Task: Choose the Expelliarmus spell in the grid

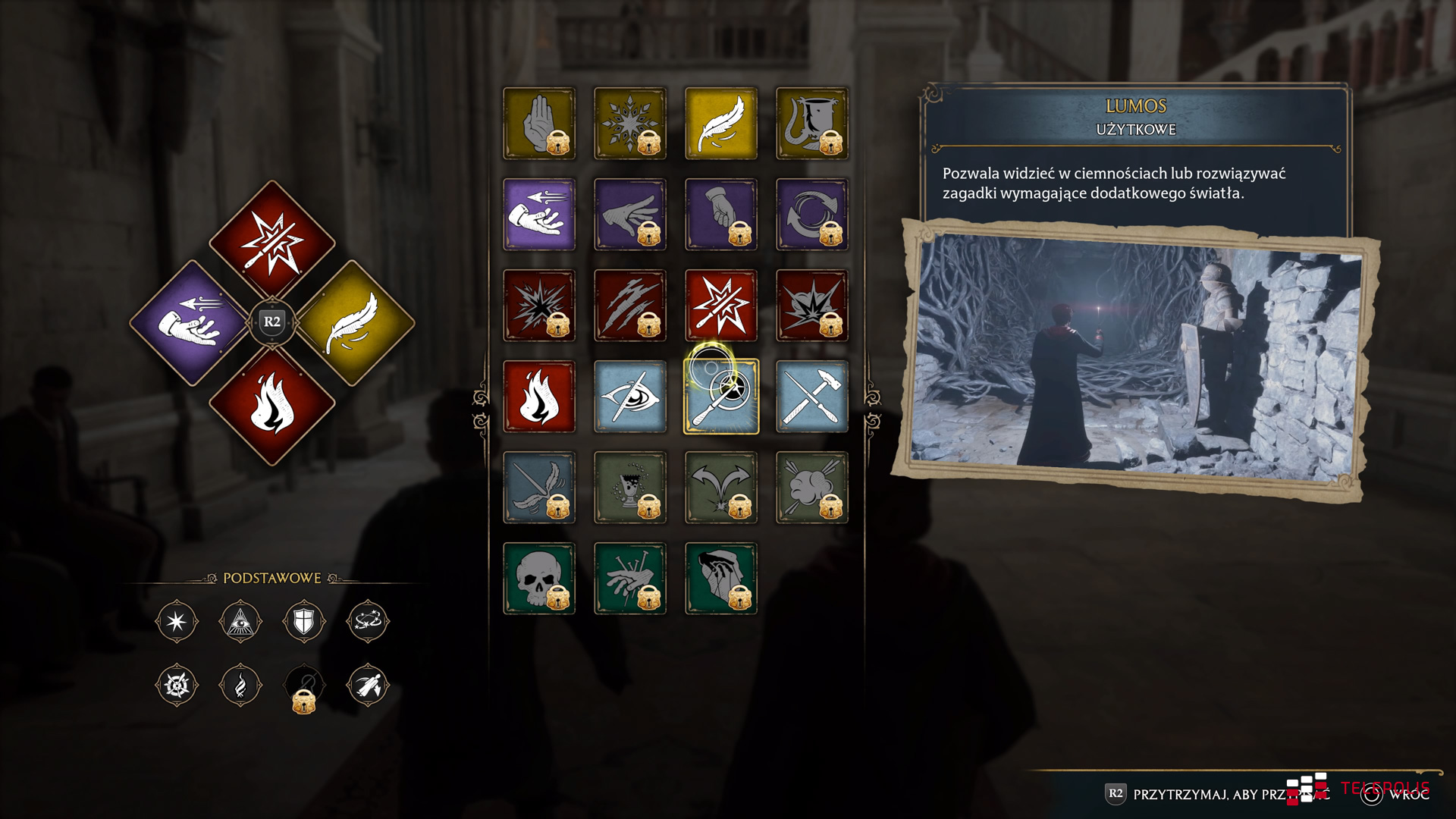Action: [720, 306]
